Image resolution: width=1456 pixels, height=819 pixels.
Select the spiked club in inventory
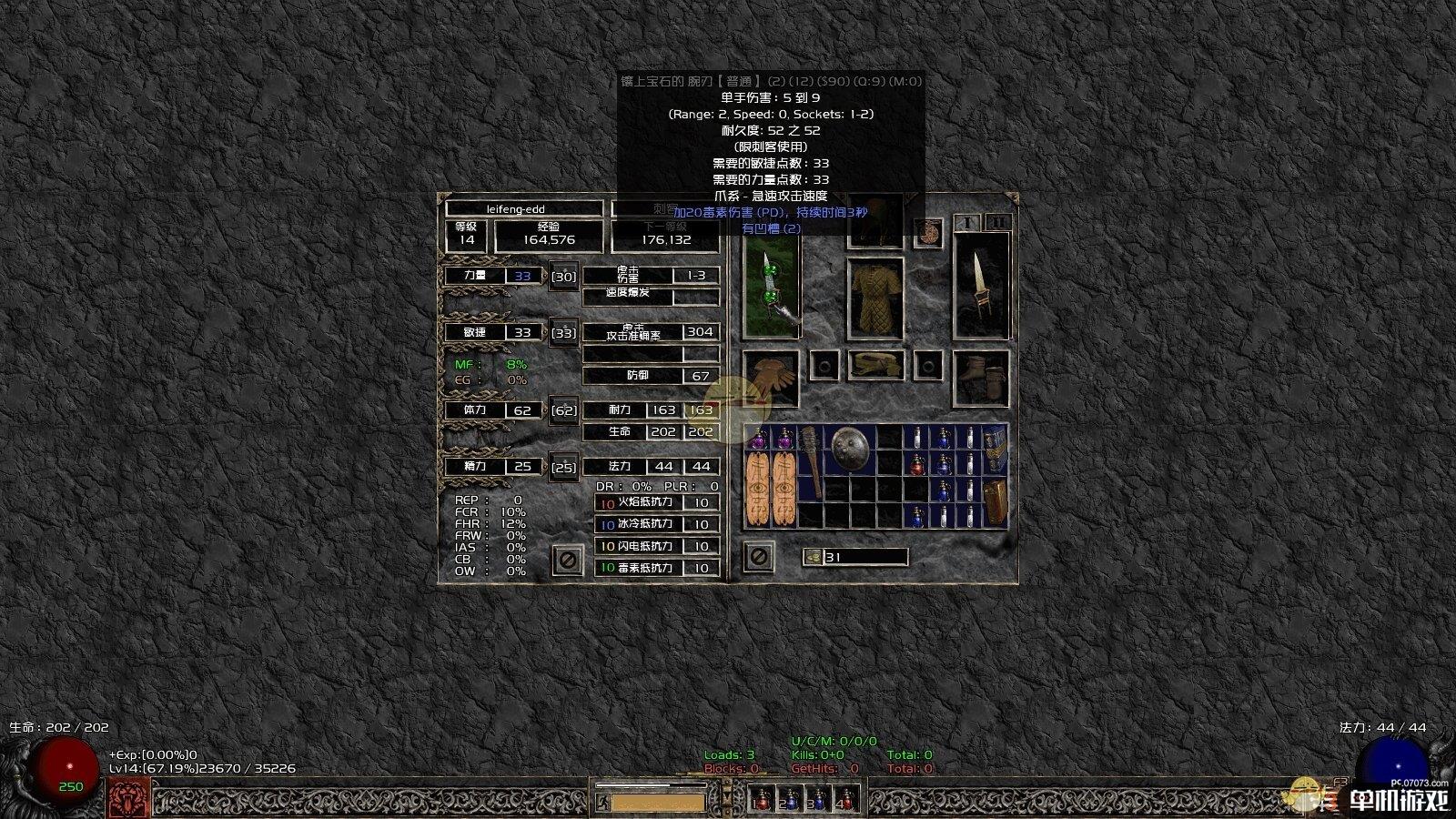[x=810, y=460]
